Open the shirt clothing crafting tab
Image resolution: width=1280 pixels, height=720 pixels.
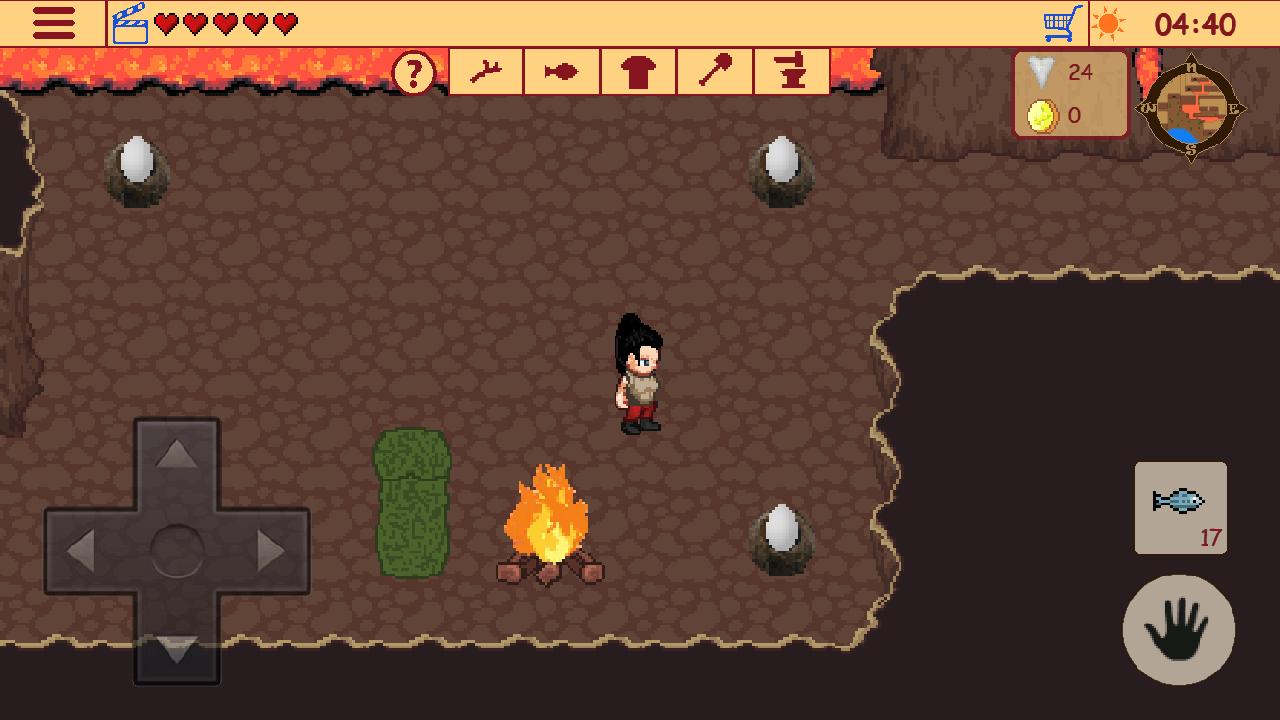click(x=638, y=71)
